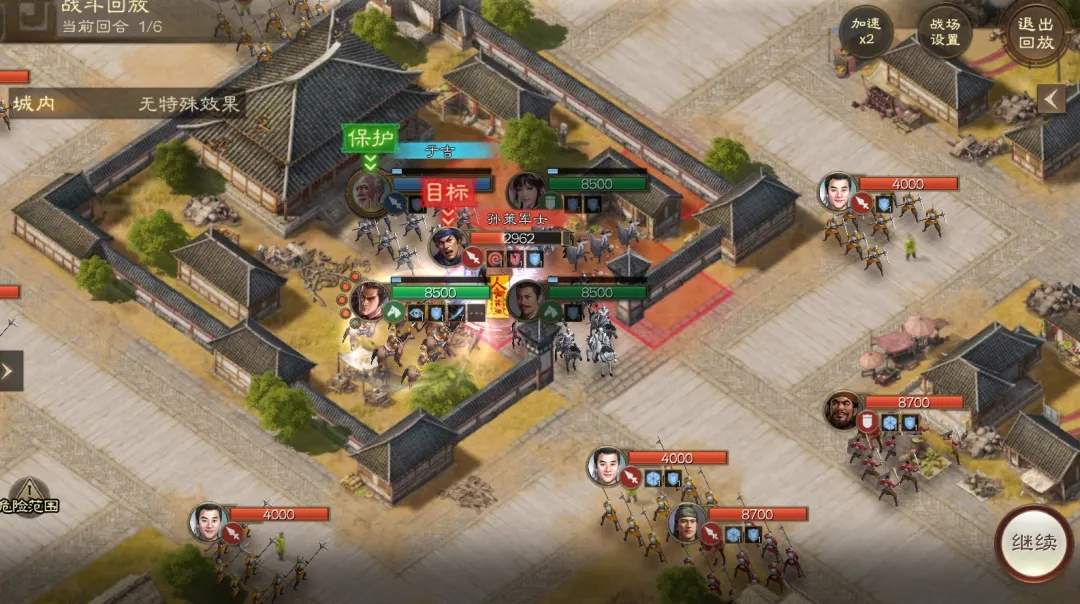Select the bearded enemy general with 8700 troops

pyautogui.click(x=843, y=410)
